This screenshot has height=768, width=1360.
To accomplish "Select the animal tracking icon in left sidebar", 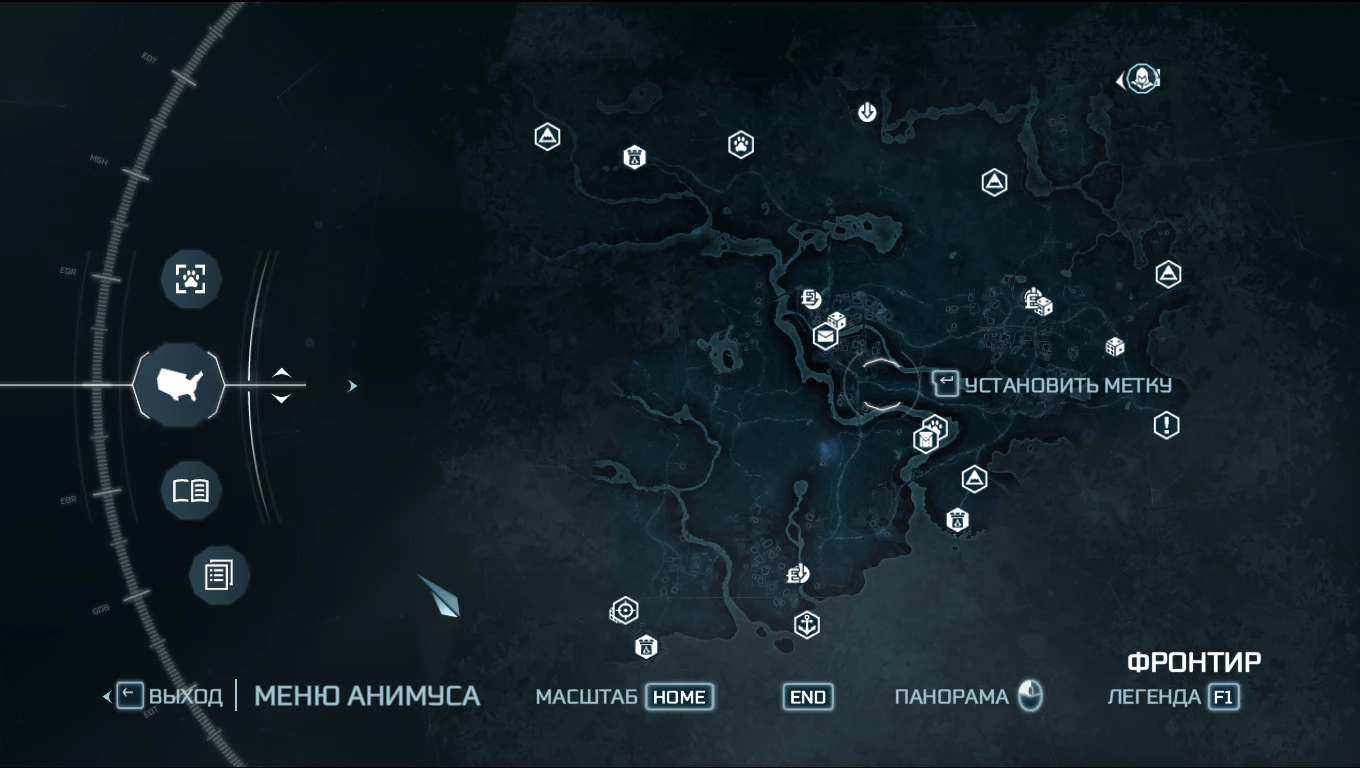I will [x=191, y=279].
